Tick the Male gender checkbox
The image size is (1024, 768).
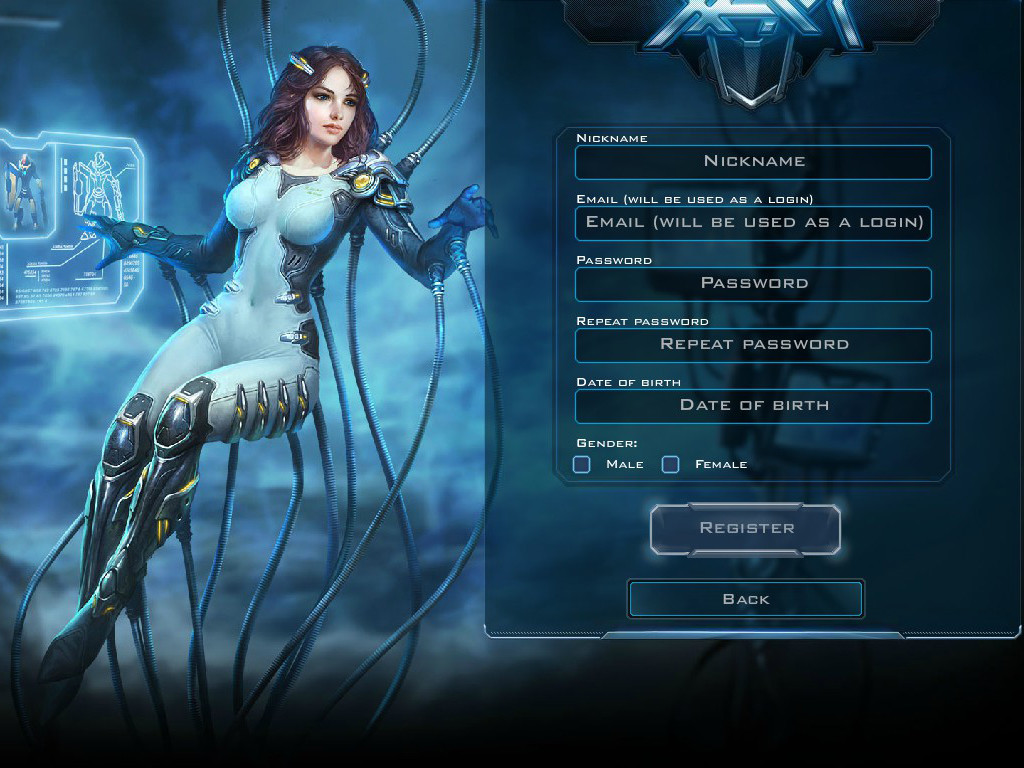[x=582, y=464]
